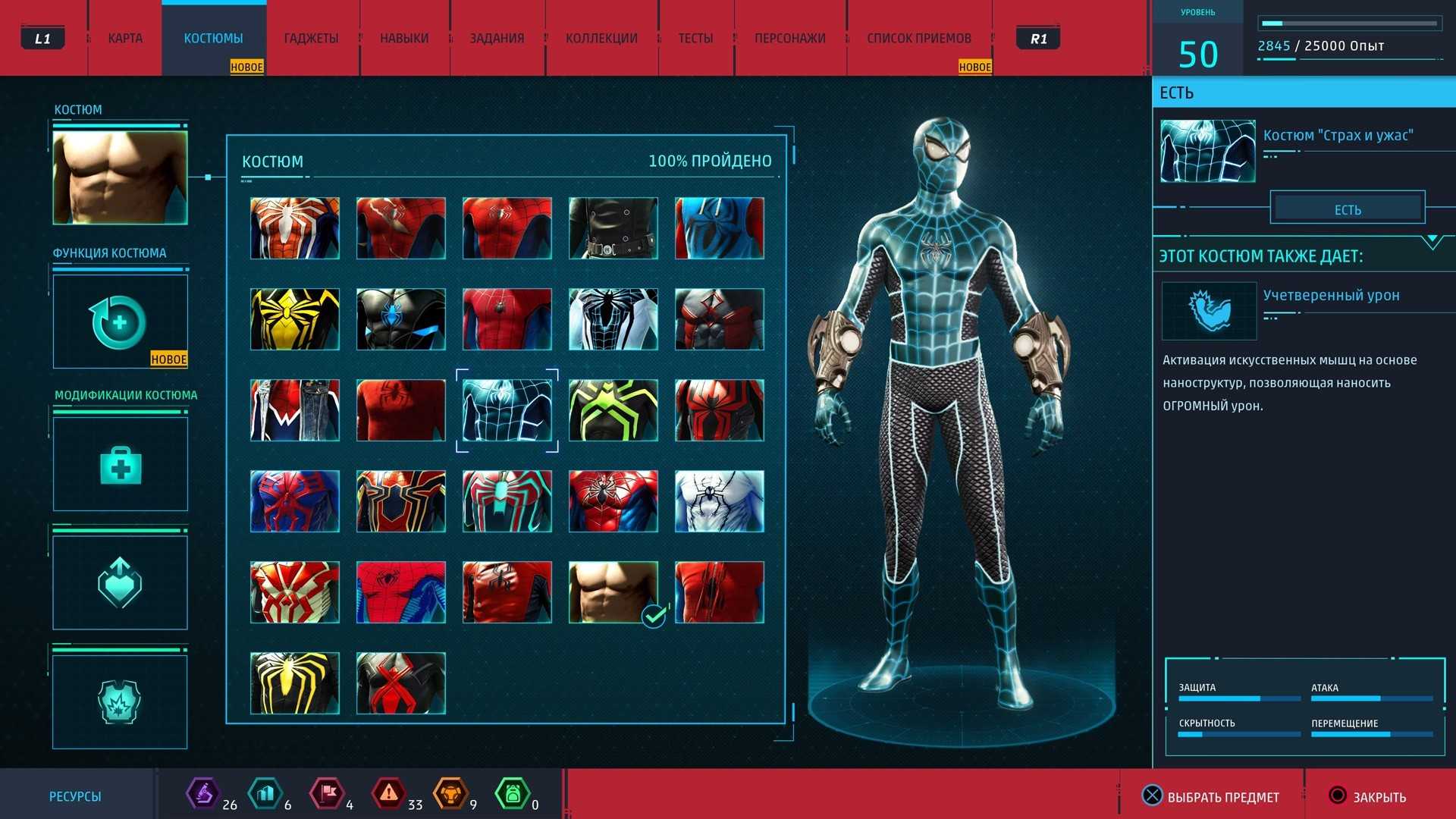Open the suit power slot with the НОВОЕ badge
Viewport: 1456px width, 819px height.
120,322
